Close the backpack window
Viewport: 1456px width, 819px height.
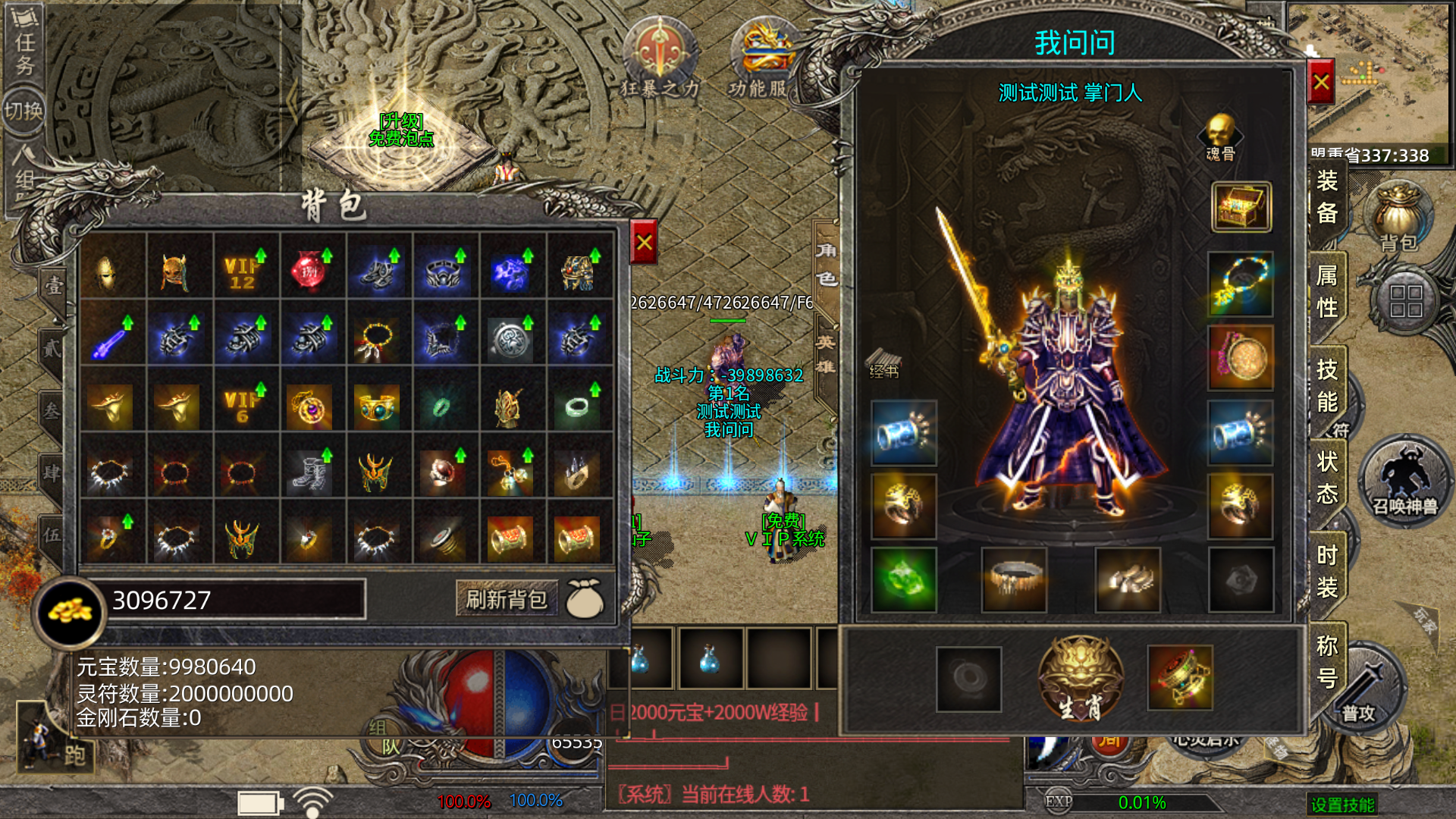coord(644,243)
